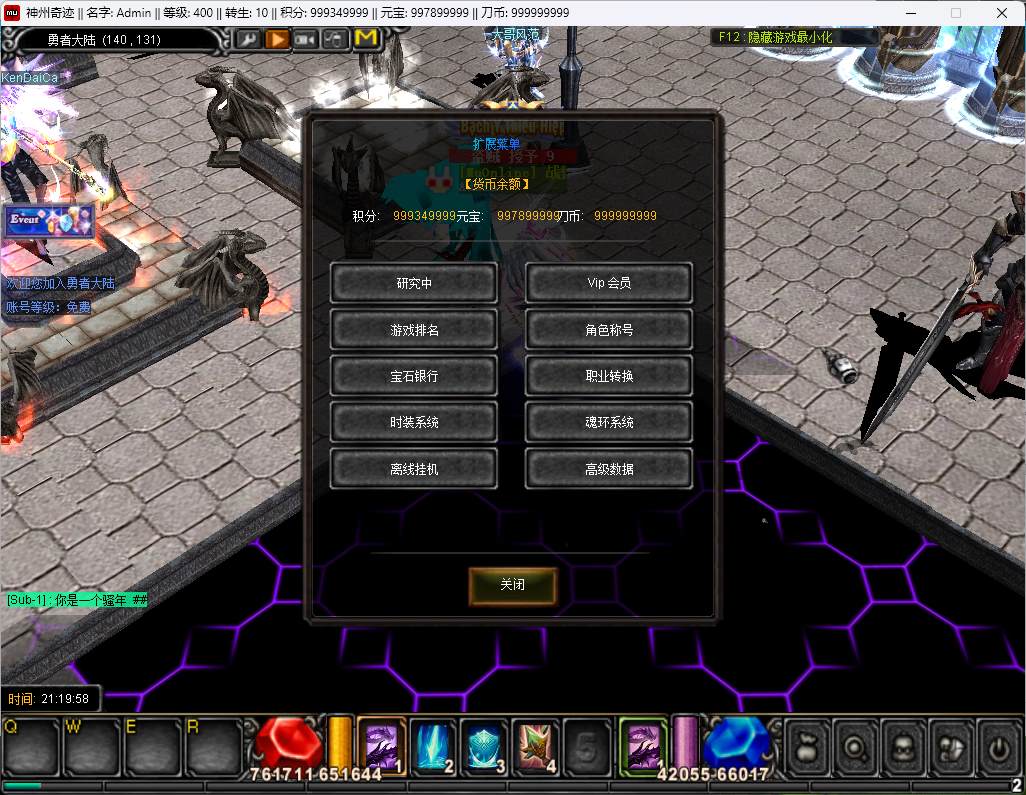Open the 高级数据 advanced data
This screenshot has width=1026, height=795.
(x=608, y=468)
